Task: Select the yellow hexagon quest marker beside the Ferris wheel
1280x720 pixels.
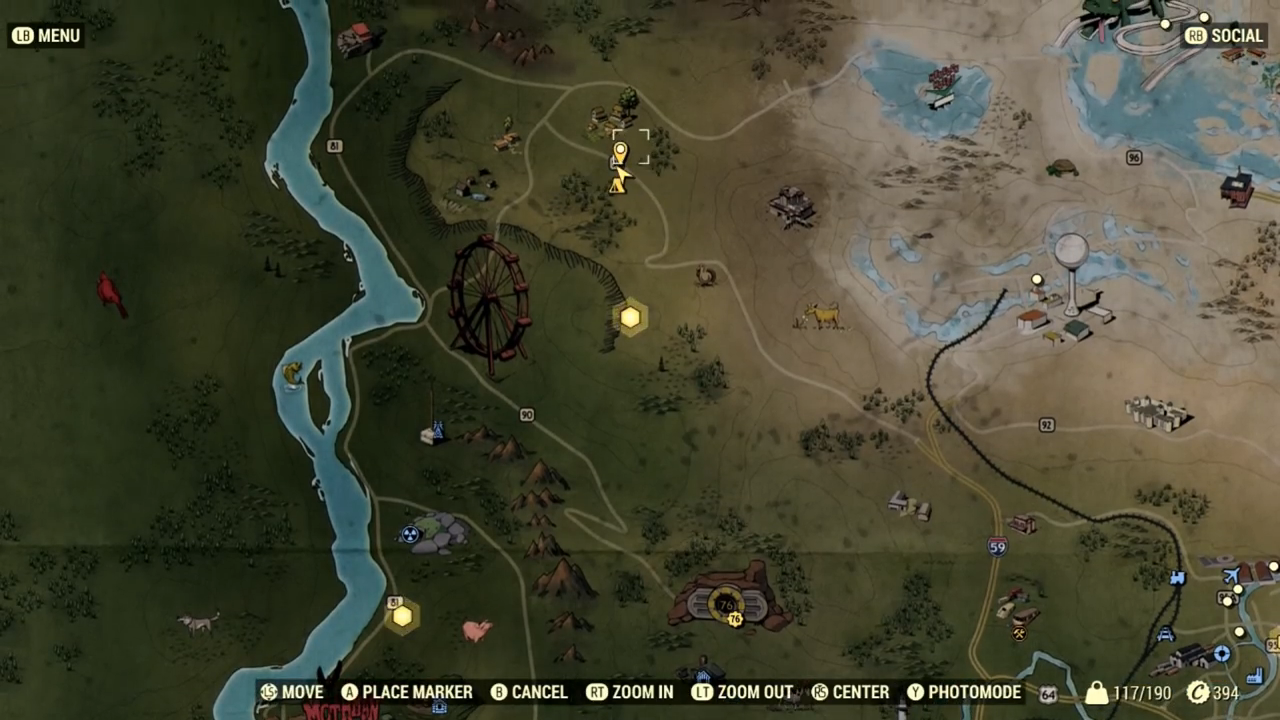Action: [630, 318]
